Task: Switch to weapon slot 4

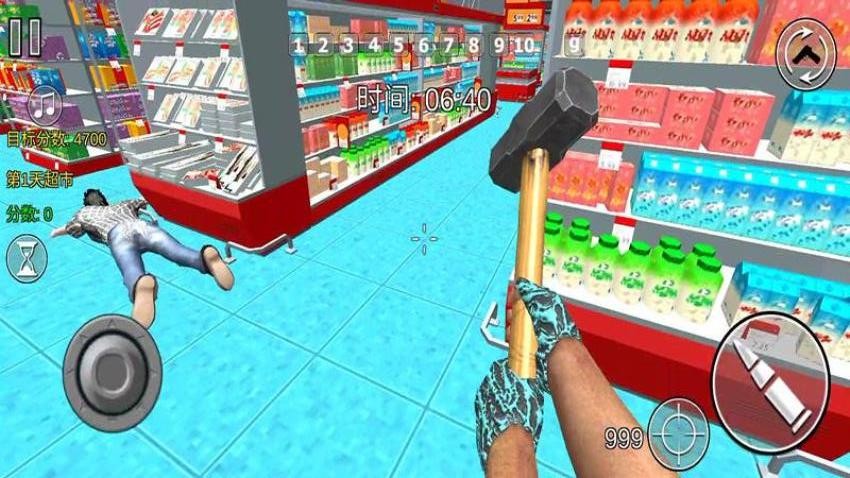Action: pos(374,45)
